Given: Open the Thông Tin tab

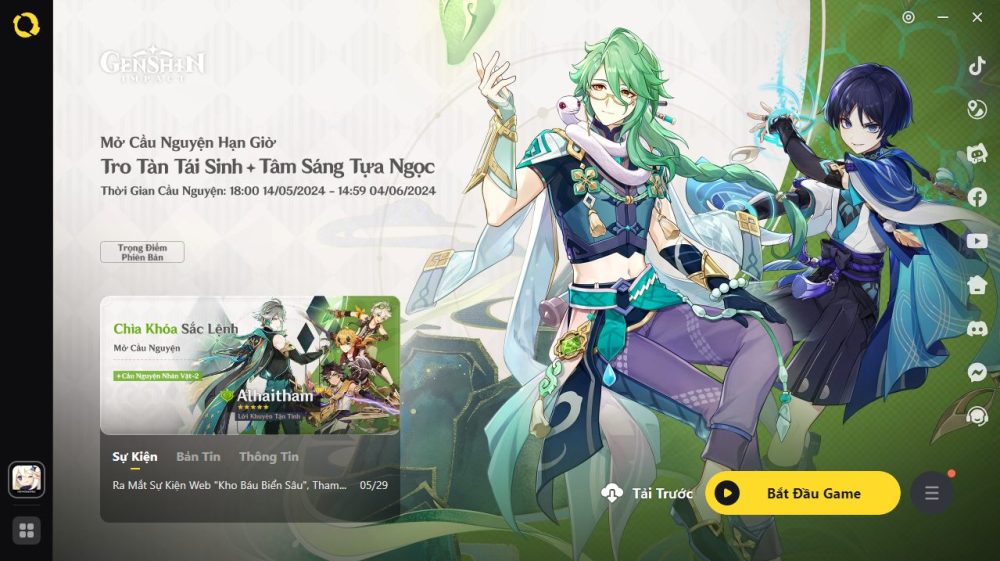Looking at the screenshot, I should click(x=269, y=457).
